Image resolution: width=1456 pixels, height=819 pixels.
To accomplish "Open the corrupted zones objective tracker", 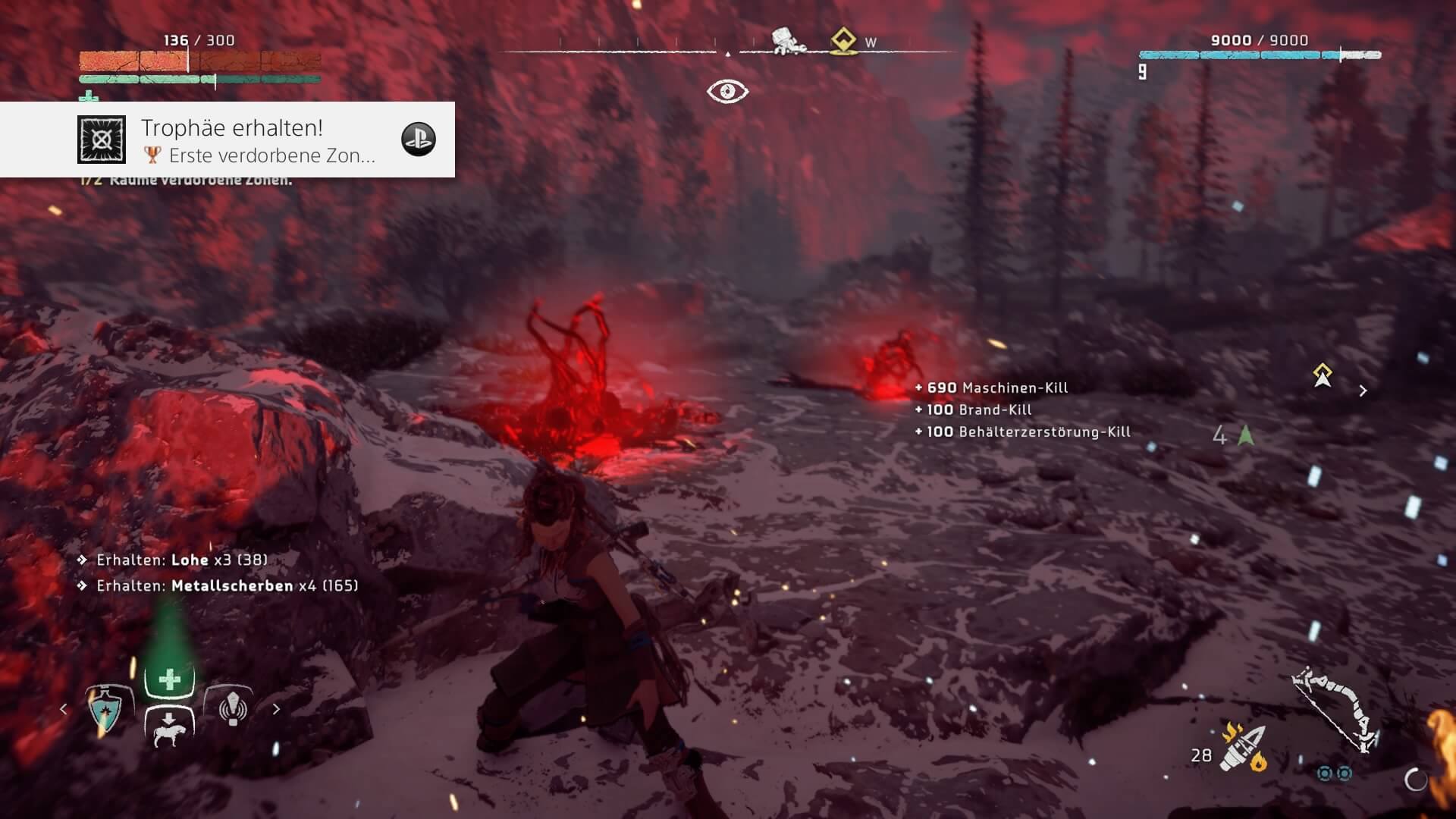I will click(x=190, y=180).
